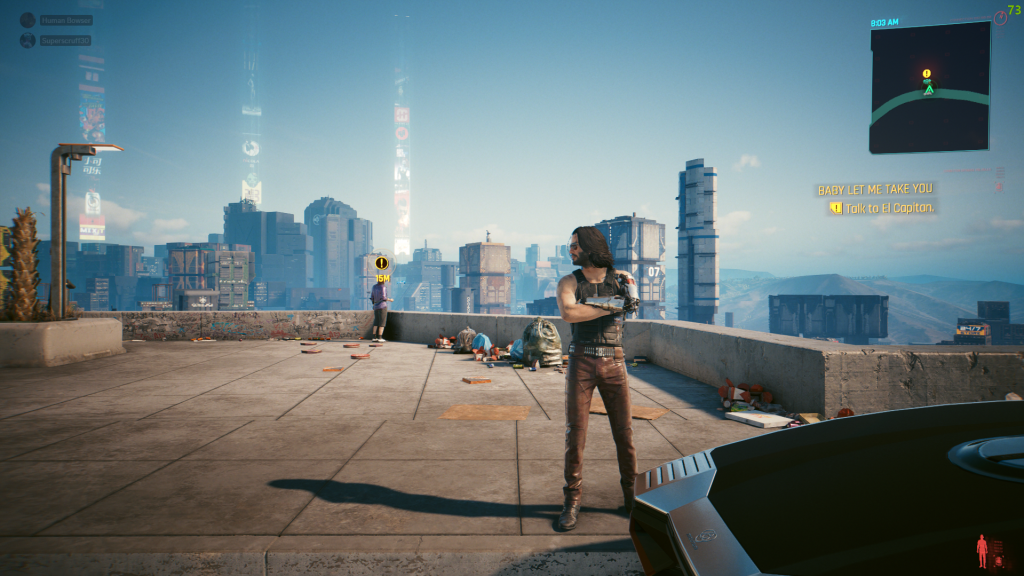Click the minimap in the corner
This screenshot has height=576, width=1024.
[x=929, y=88]
